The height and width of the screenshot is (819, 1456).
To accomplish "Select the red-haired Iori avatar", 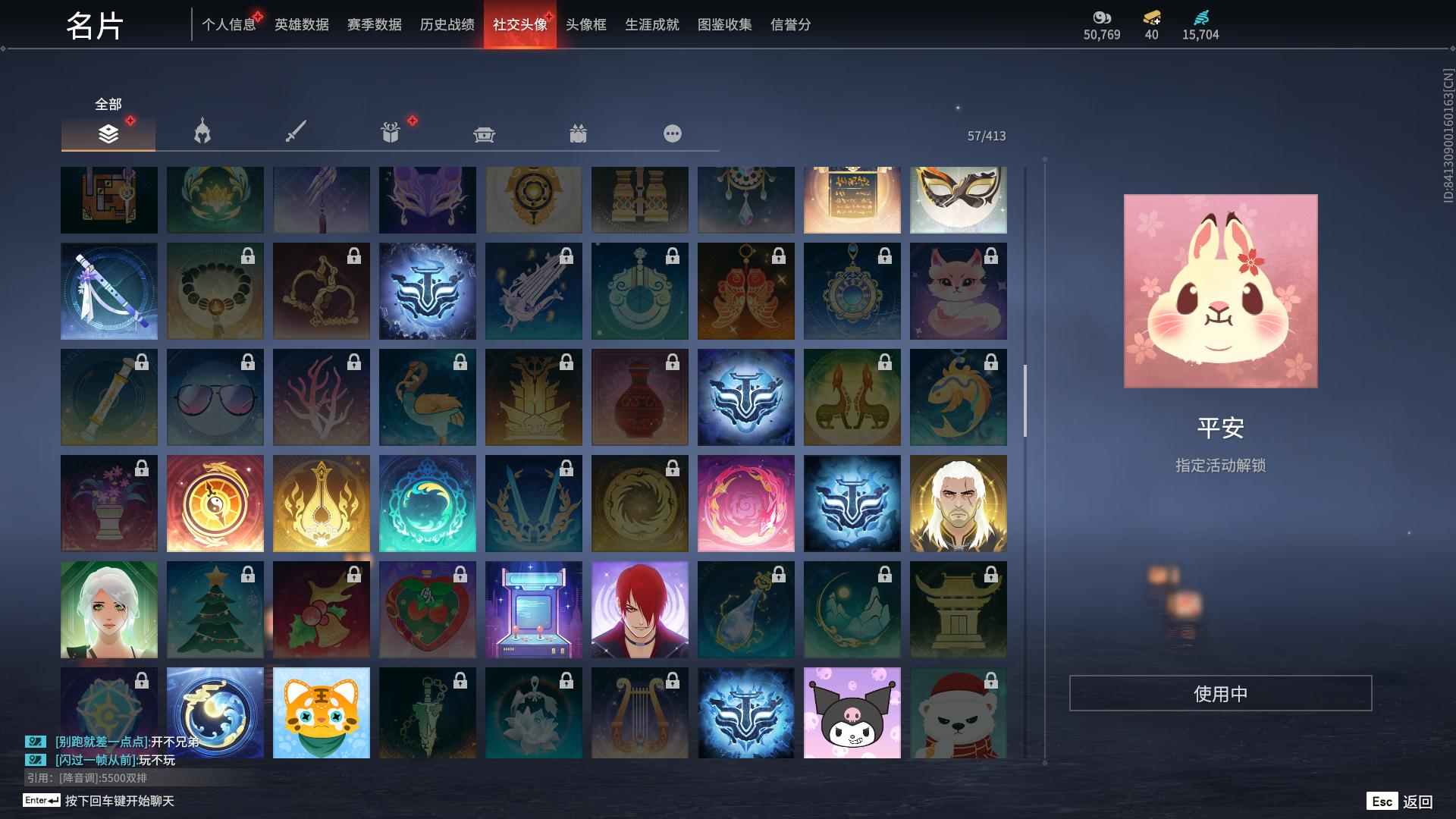I will click(x=640, y=609).
